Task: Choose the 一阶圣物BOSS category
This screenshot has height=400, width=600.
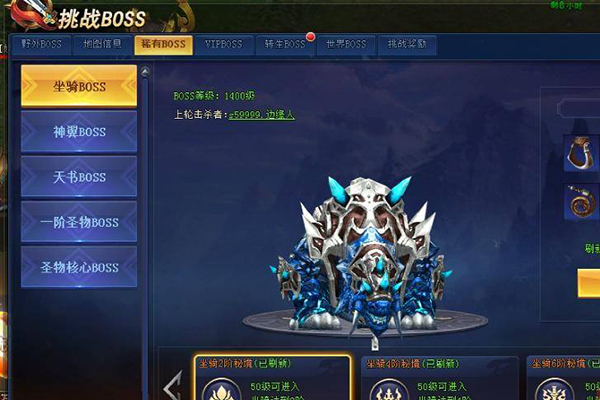Action: pos(79,222)
